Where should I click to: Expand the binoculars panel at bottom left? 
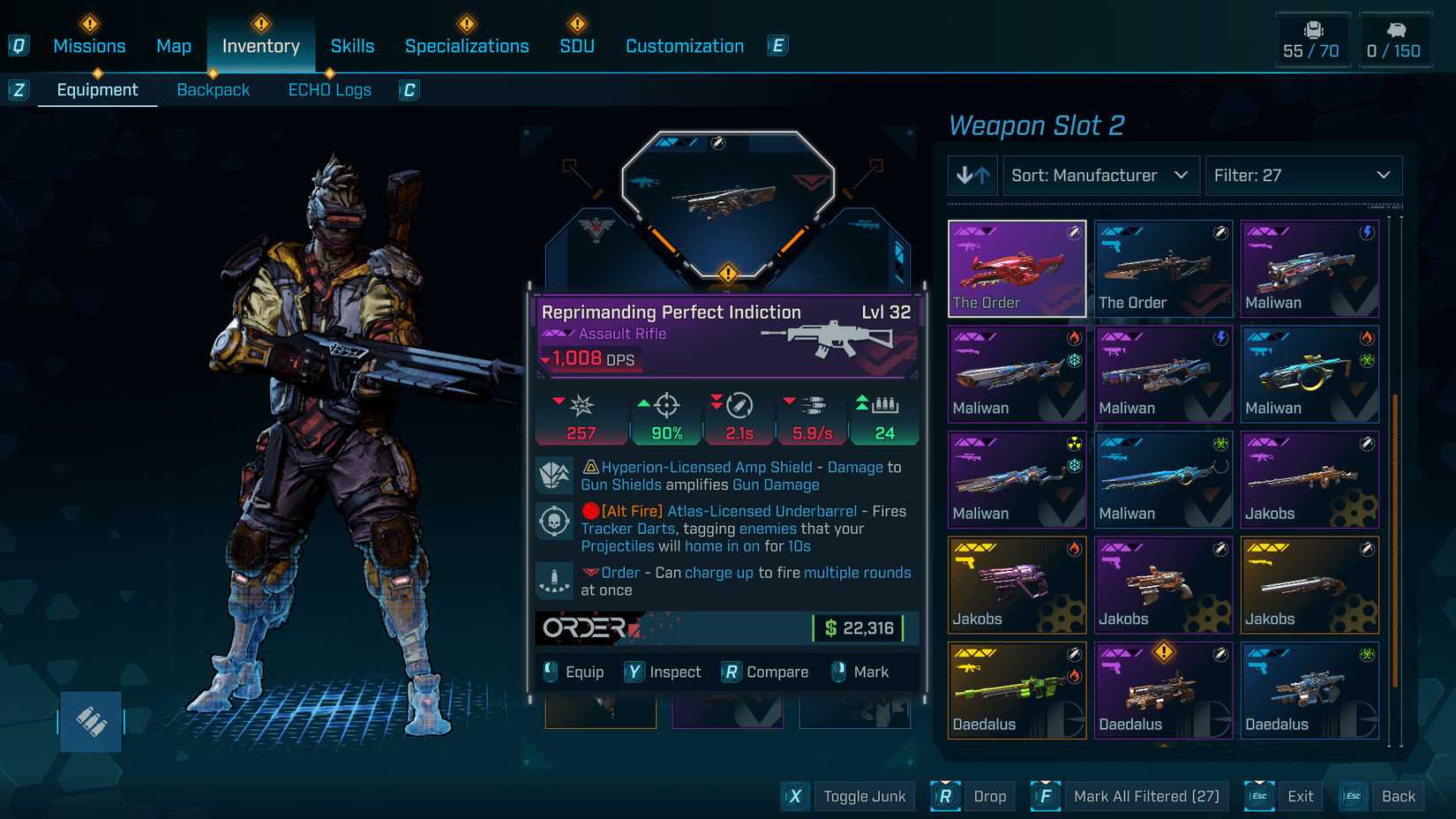tap(92, 721)
